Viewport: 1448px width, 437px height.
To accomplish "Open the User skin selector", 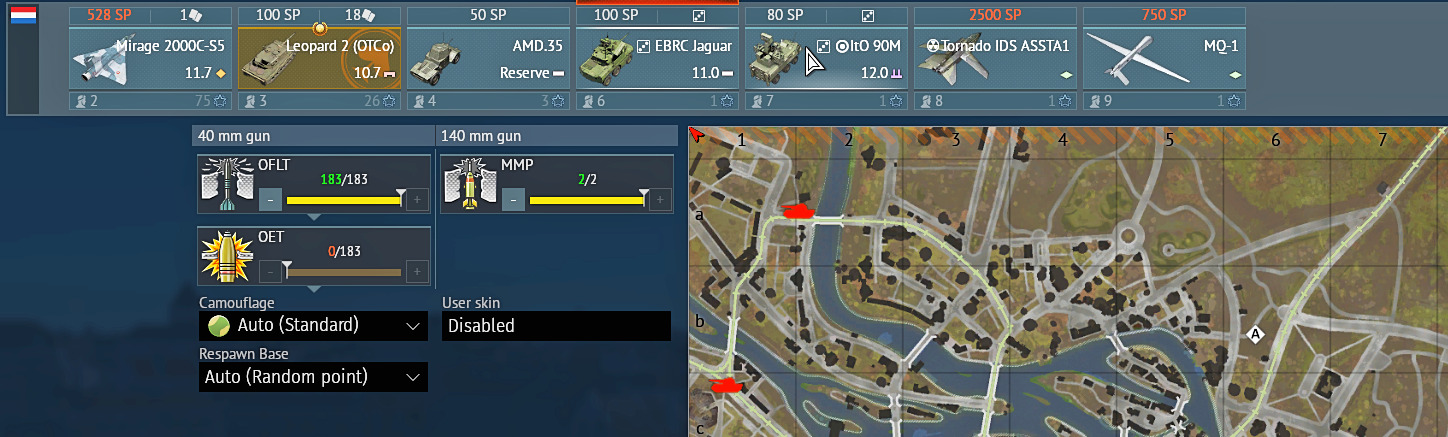I will pyautogui.click(x=556, y=326).
